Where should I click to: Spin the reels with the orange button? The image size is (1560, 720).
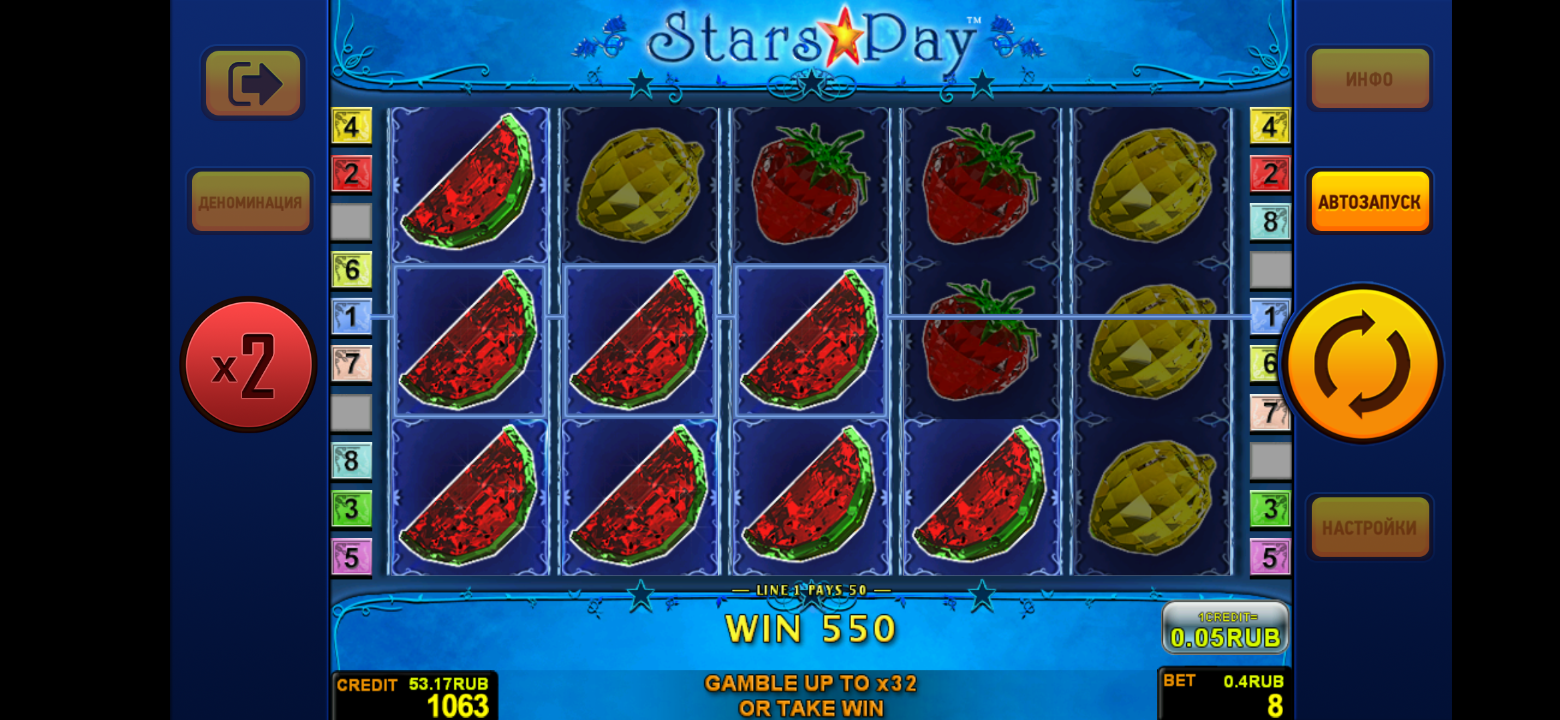[x=1361, y=364]
